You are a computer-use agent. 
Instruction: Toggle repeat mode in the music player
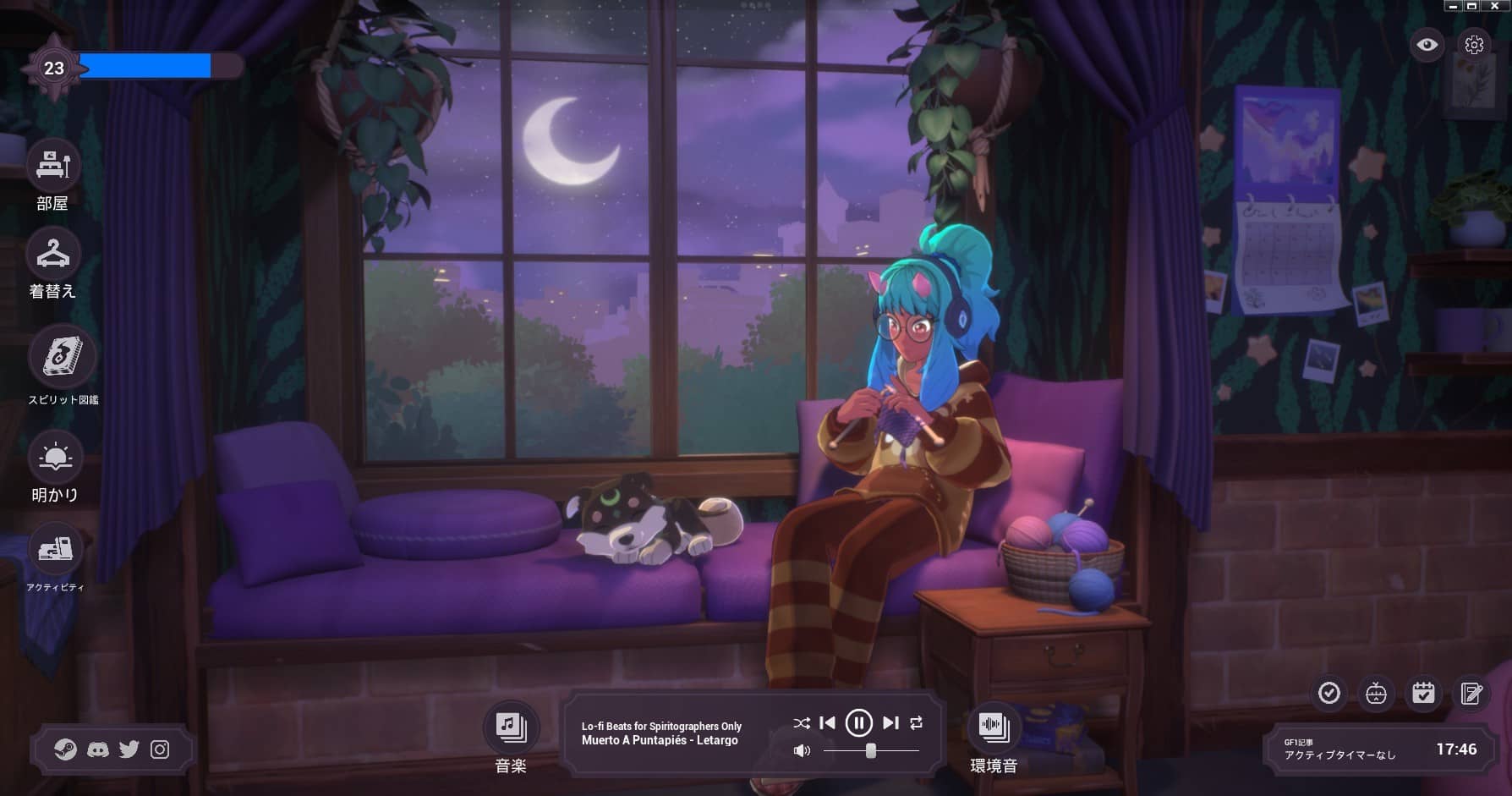point(916,723)
